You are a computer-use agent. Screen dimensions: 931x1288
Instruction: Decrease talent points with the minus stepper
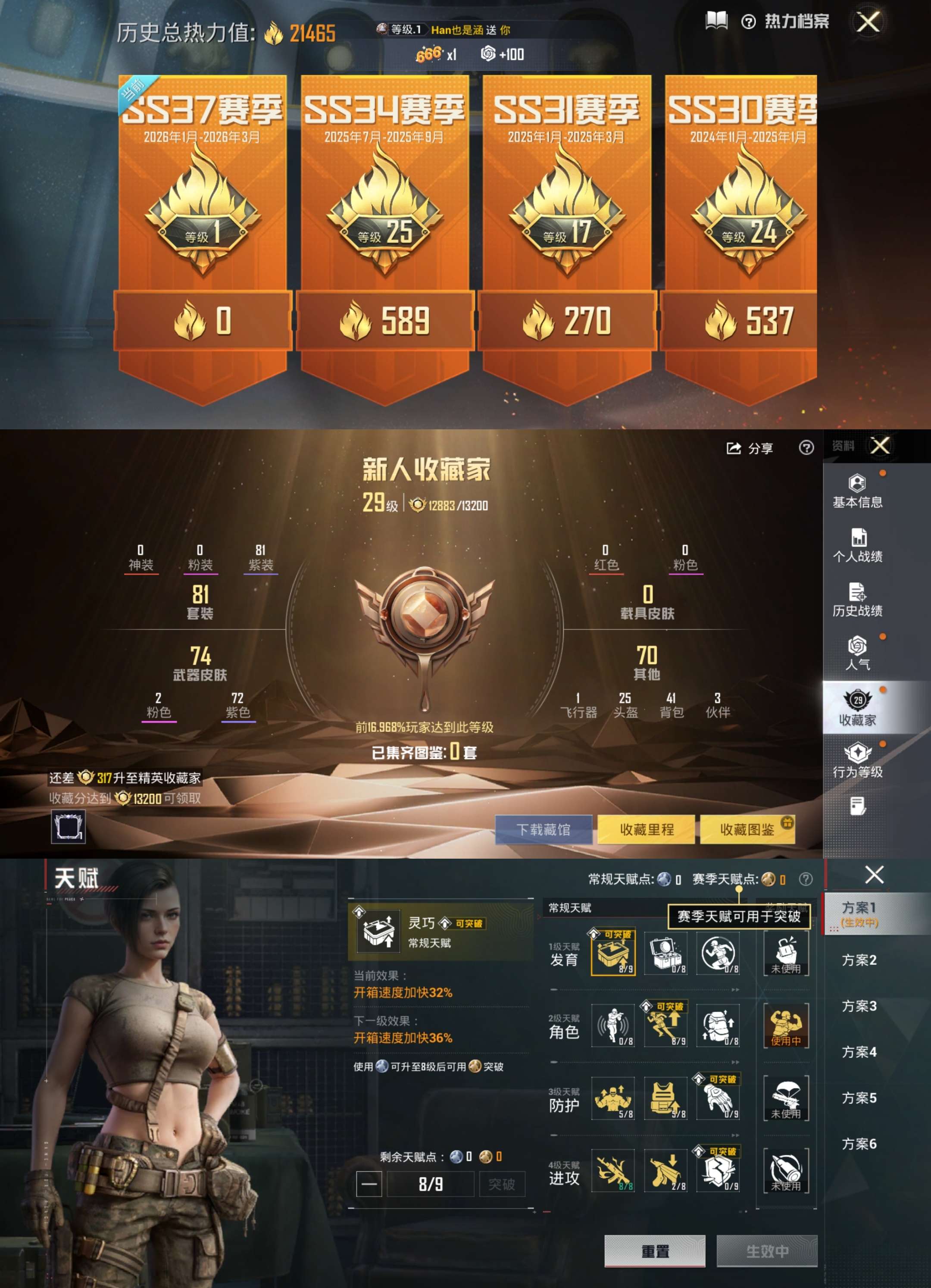click(369, 1184)
